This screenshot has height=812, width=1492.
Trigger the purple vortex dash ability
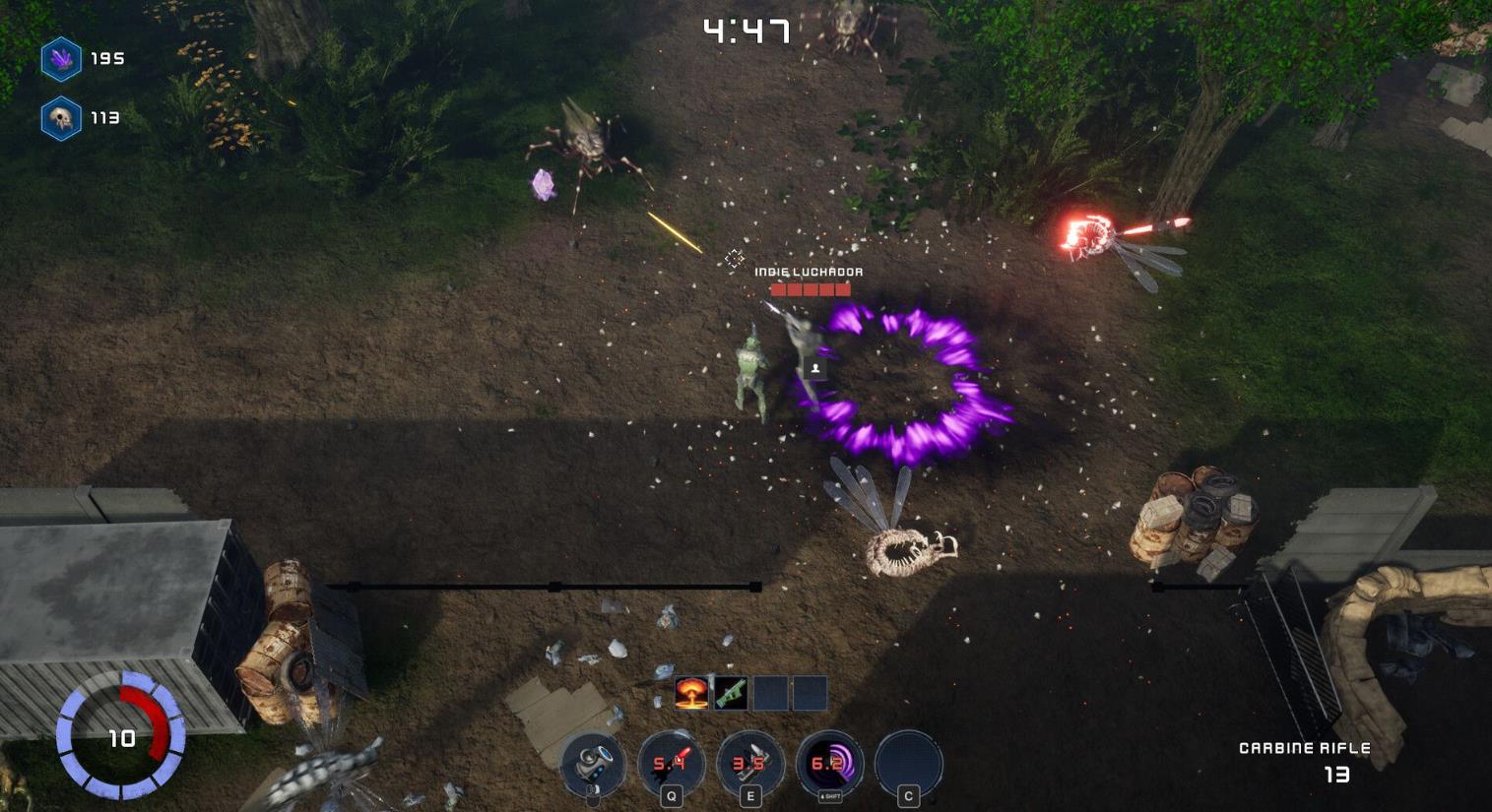click(828, 763)
